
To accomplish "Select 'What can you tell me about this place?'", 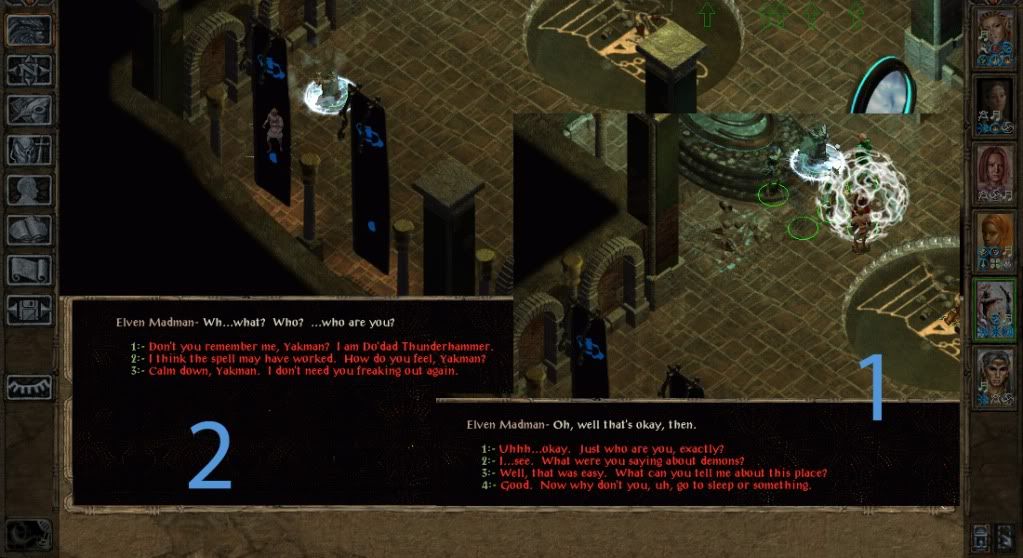I will click(x=660, y=473).
